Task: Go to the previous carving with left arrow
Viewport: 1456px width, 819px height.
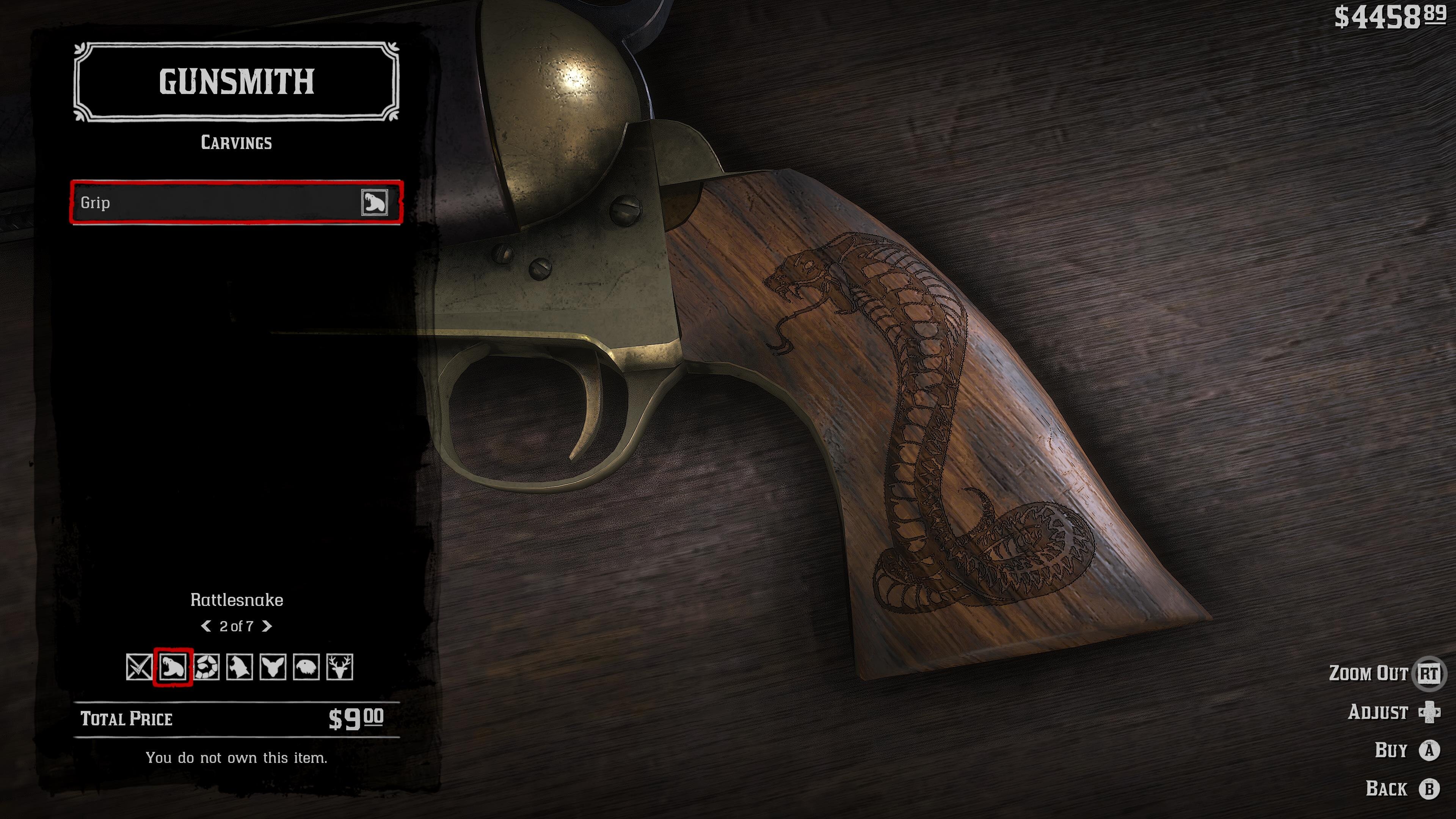Action: [x=206, y=626]
